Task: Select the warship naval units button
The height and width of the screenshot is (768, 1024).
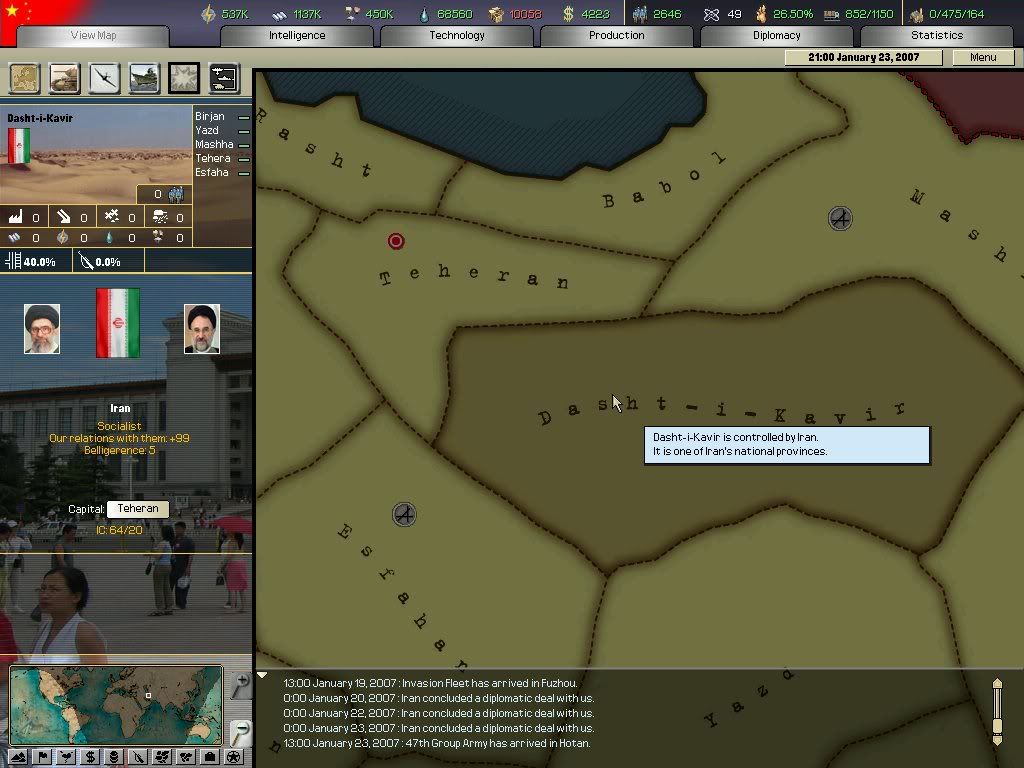Action: pos(144,78)
